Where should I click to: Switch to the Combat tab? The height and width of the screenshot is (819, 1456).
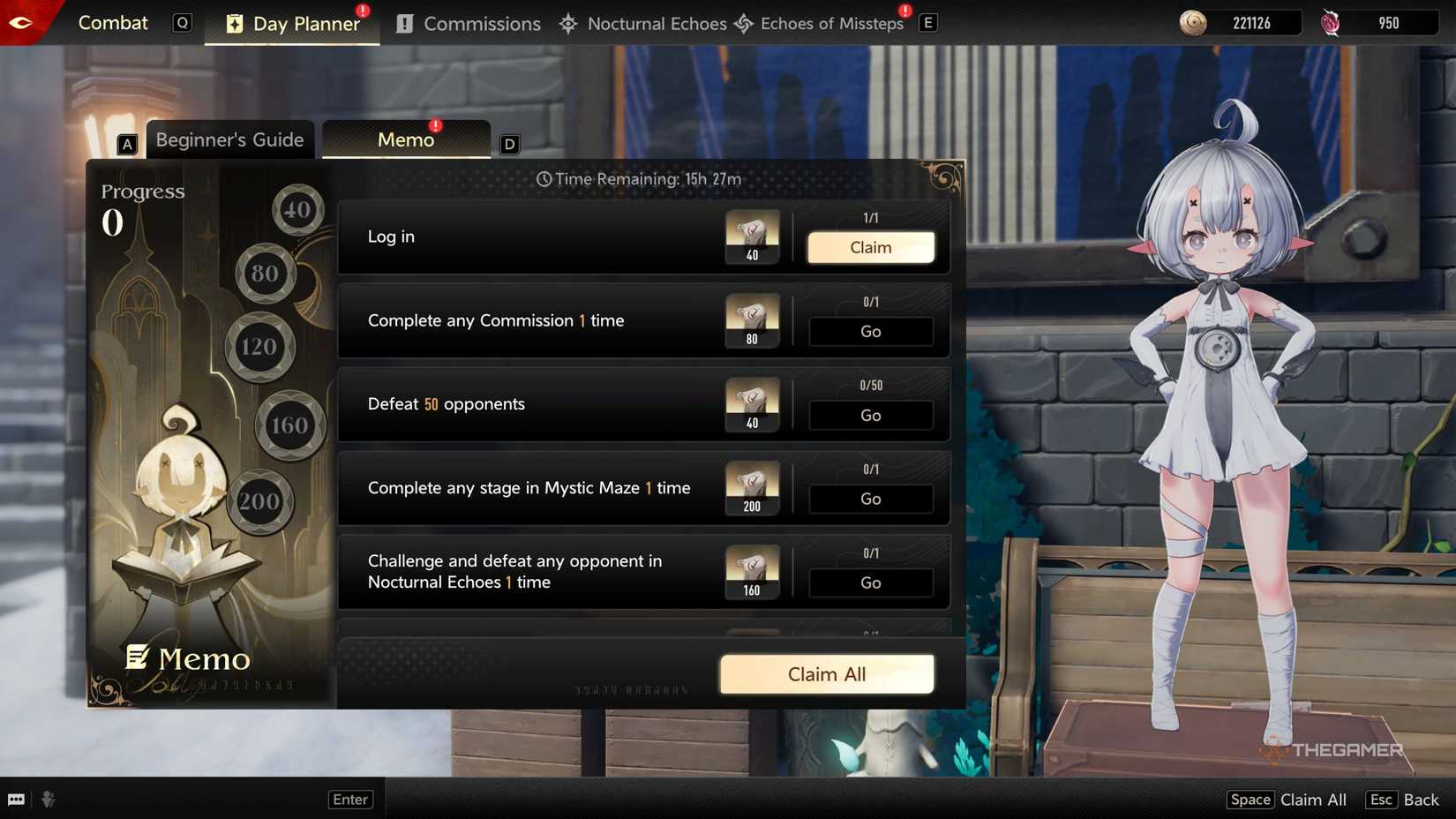click(x=113, y=23)
